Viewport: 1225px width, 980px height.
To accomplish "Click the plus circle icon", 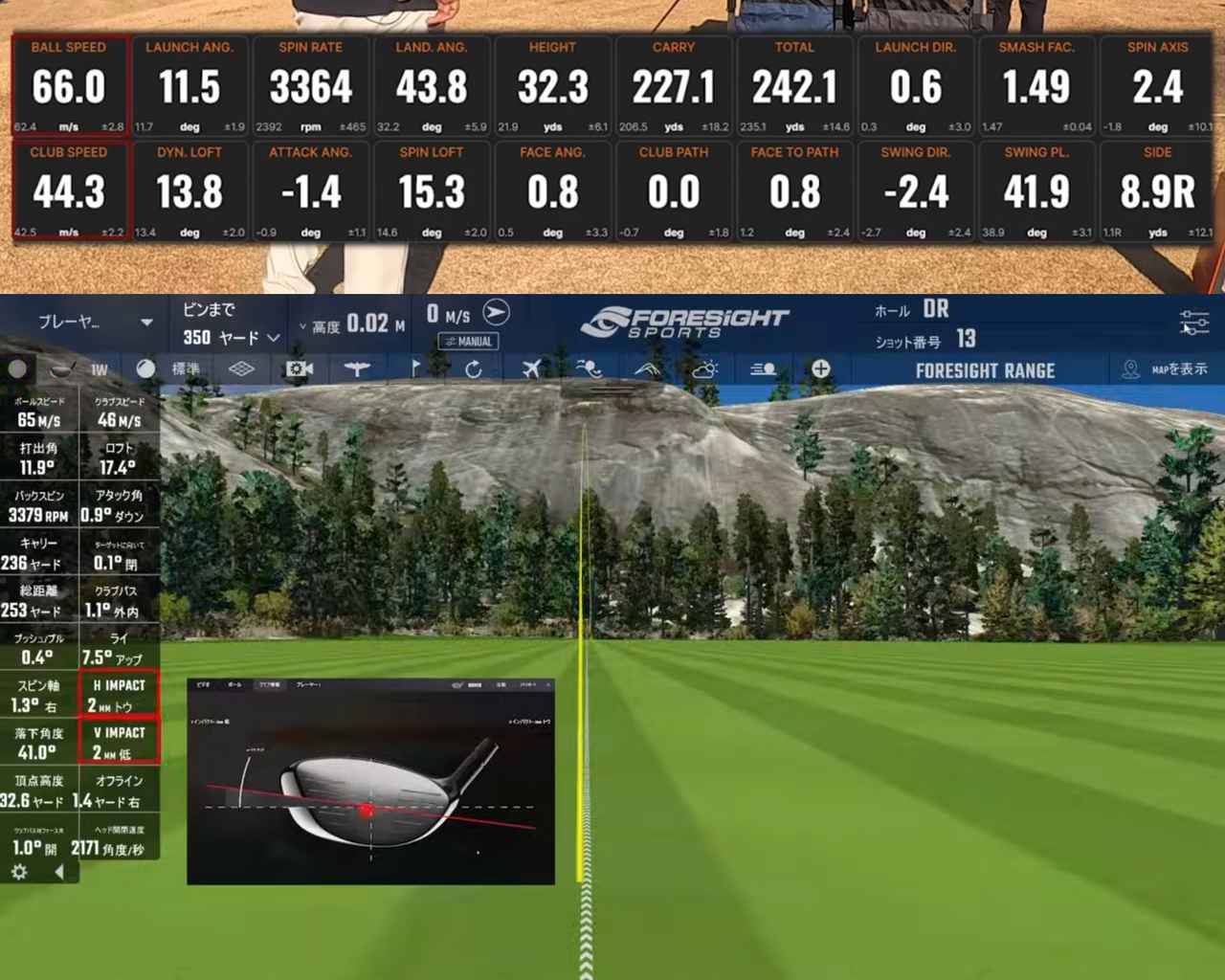I will (x=820, y=369).
